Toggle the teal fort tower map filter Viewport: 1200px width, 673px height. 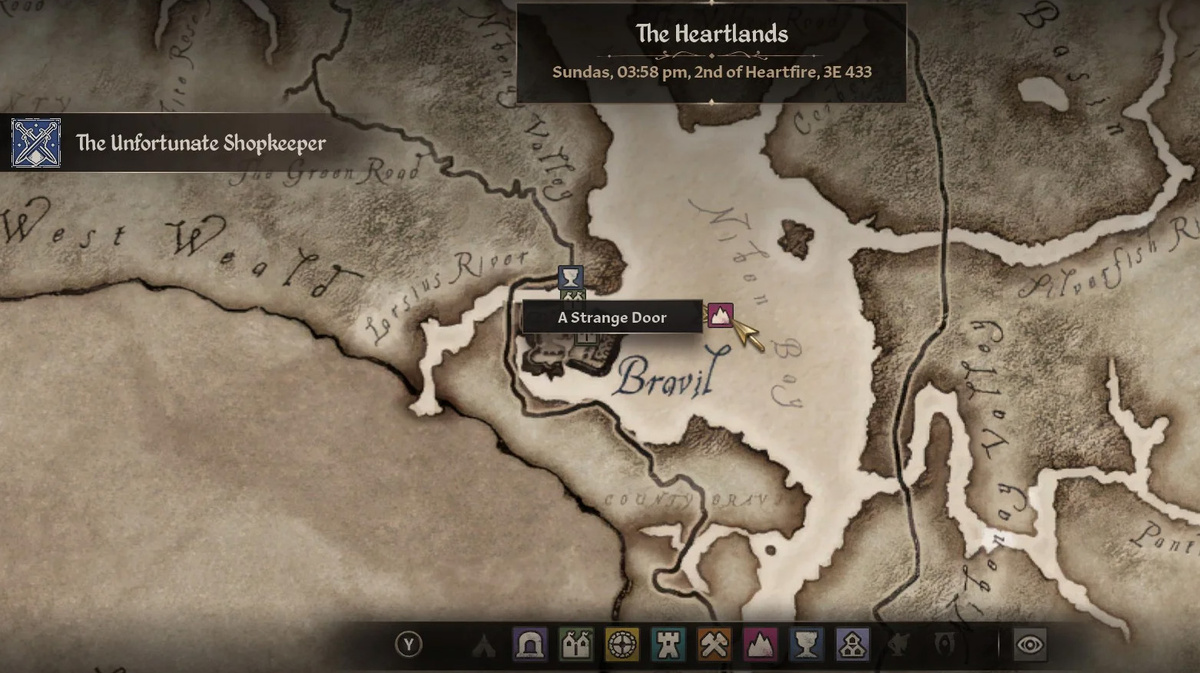click(x=667, y=645)
